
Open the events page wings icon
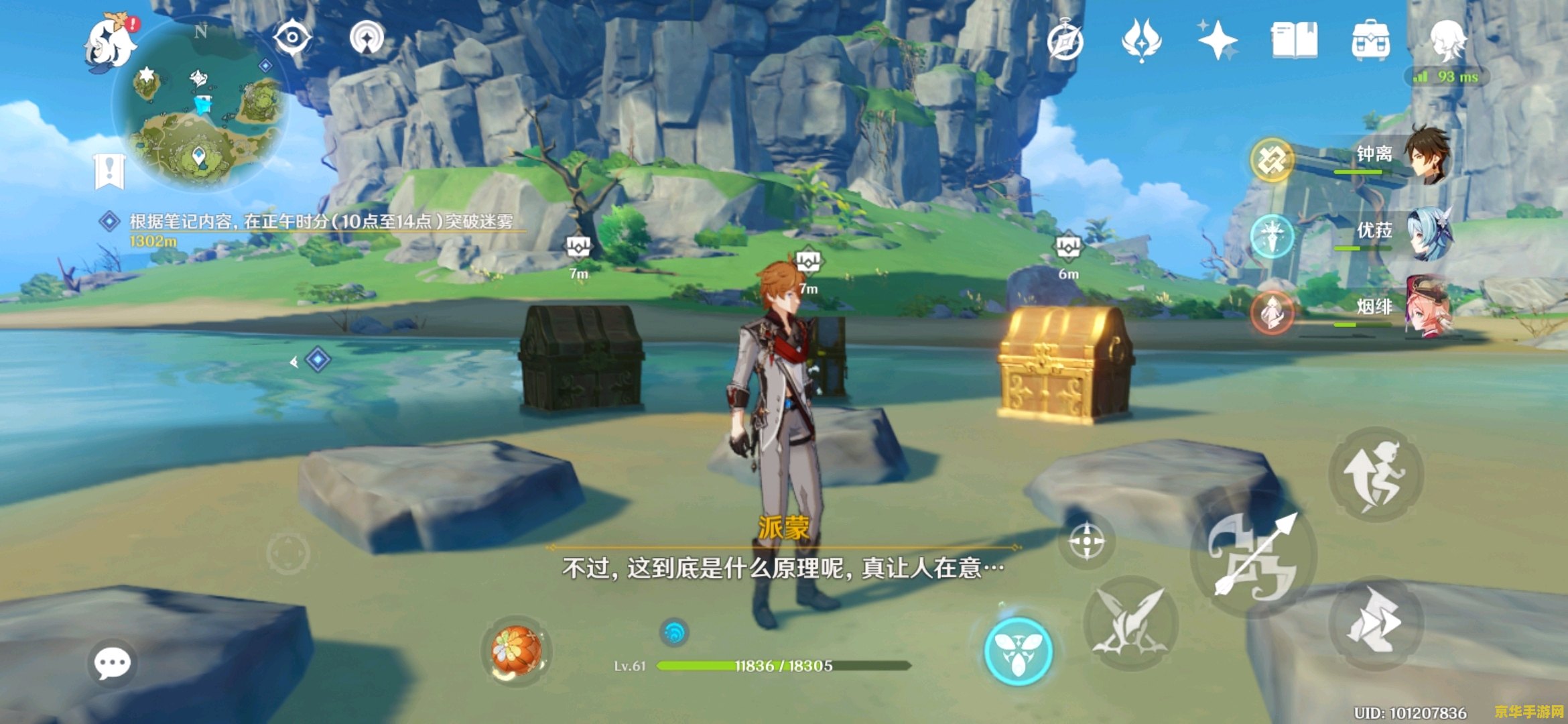pos(1142,40)
